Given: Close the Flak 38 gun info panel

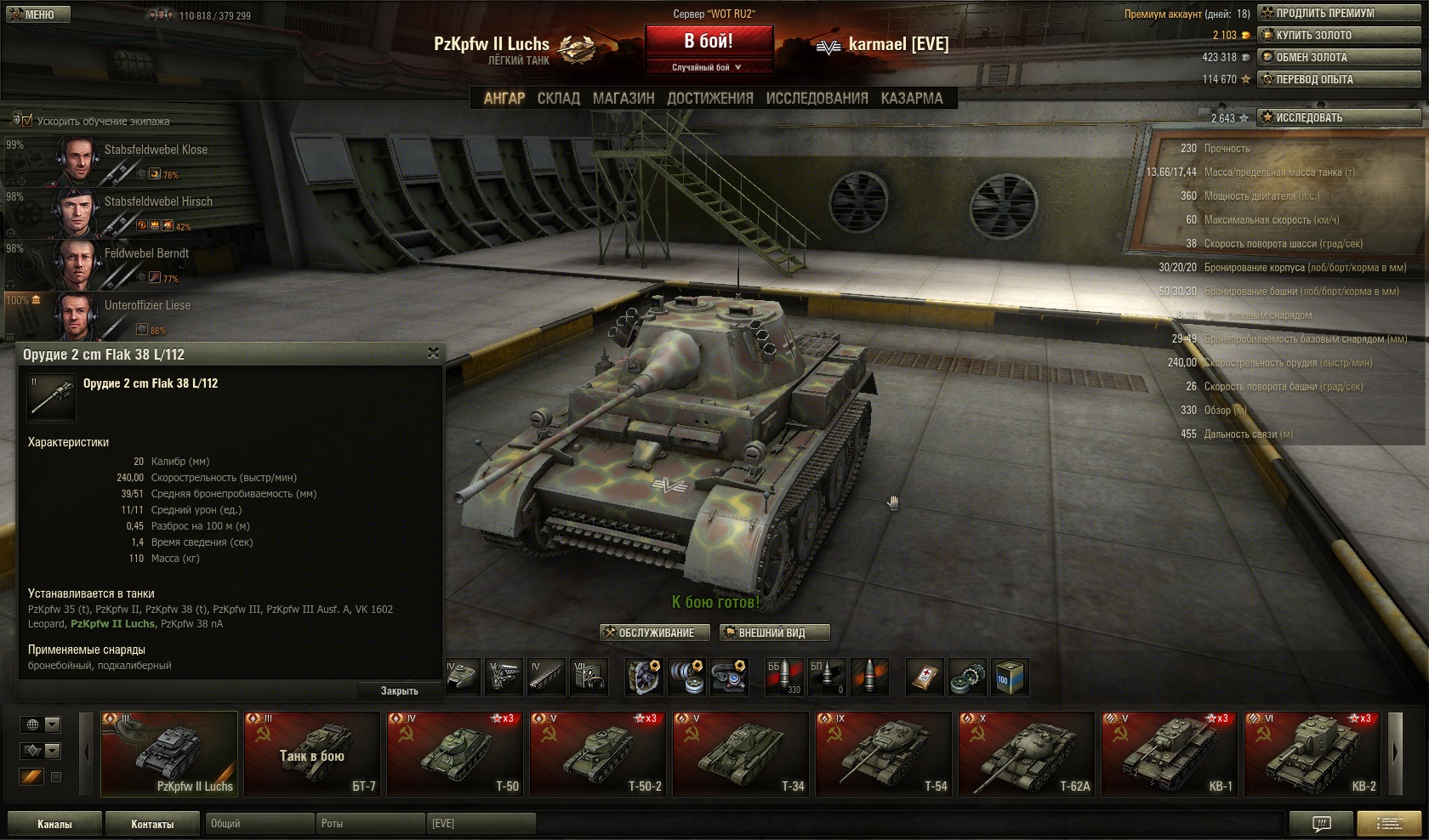Looking at the screenshot, I should click(433, 354).
